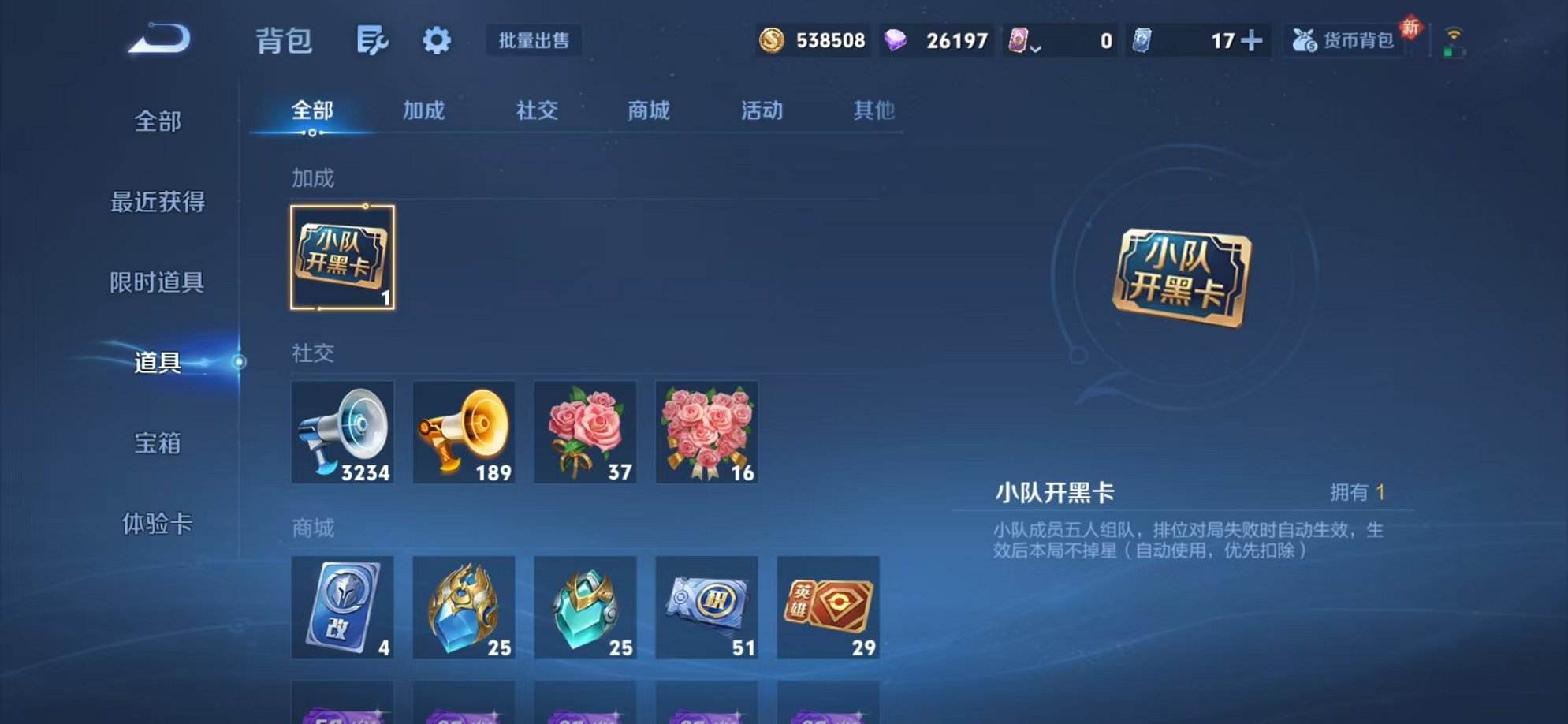
Task: Select the golden crown item with count 25
Action: 464,609
